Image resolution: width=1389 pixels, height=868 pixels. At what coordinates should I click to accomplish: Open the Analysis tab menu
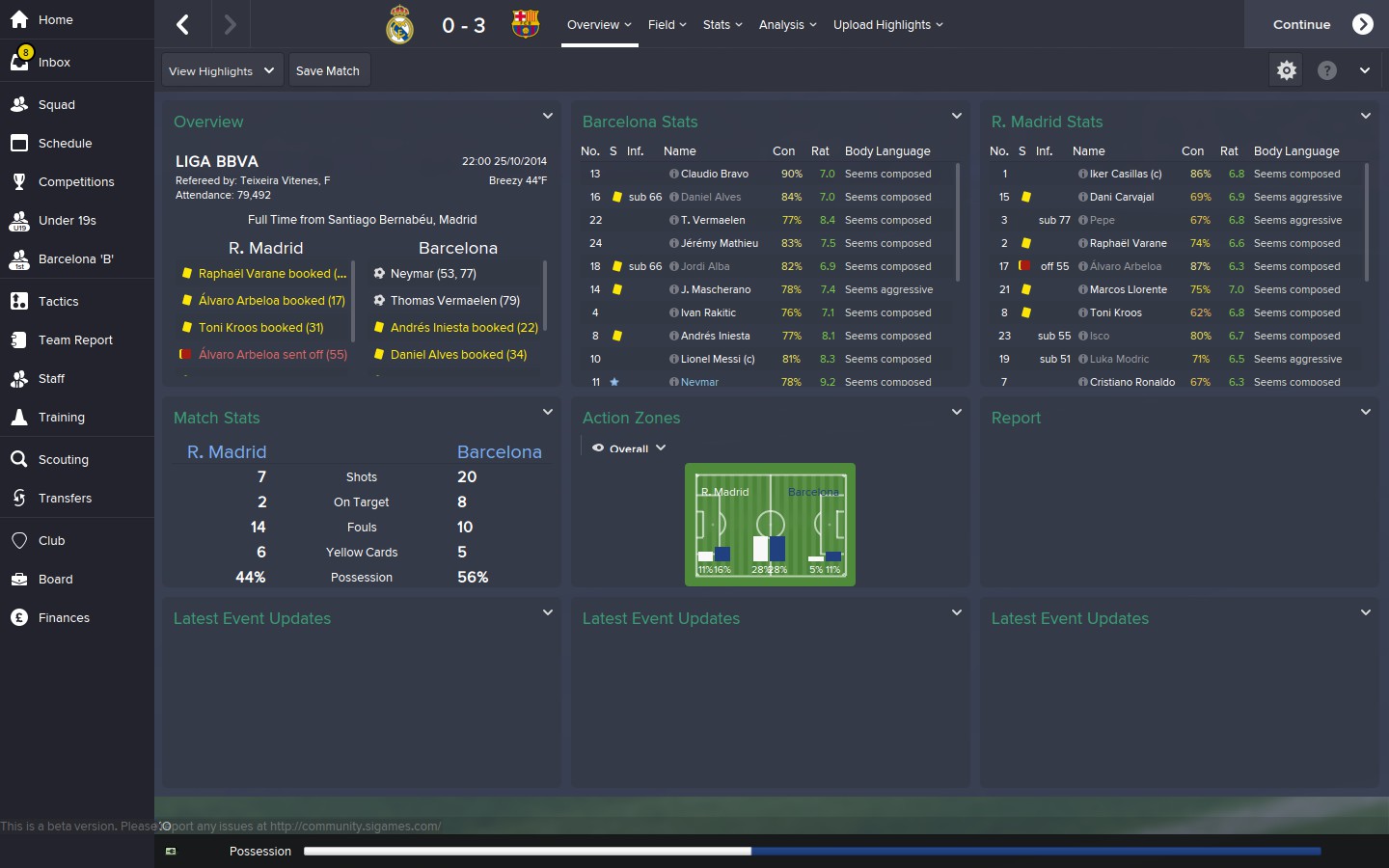coord(787,24)
